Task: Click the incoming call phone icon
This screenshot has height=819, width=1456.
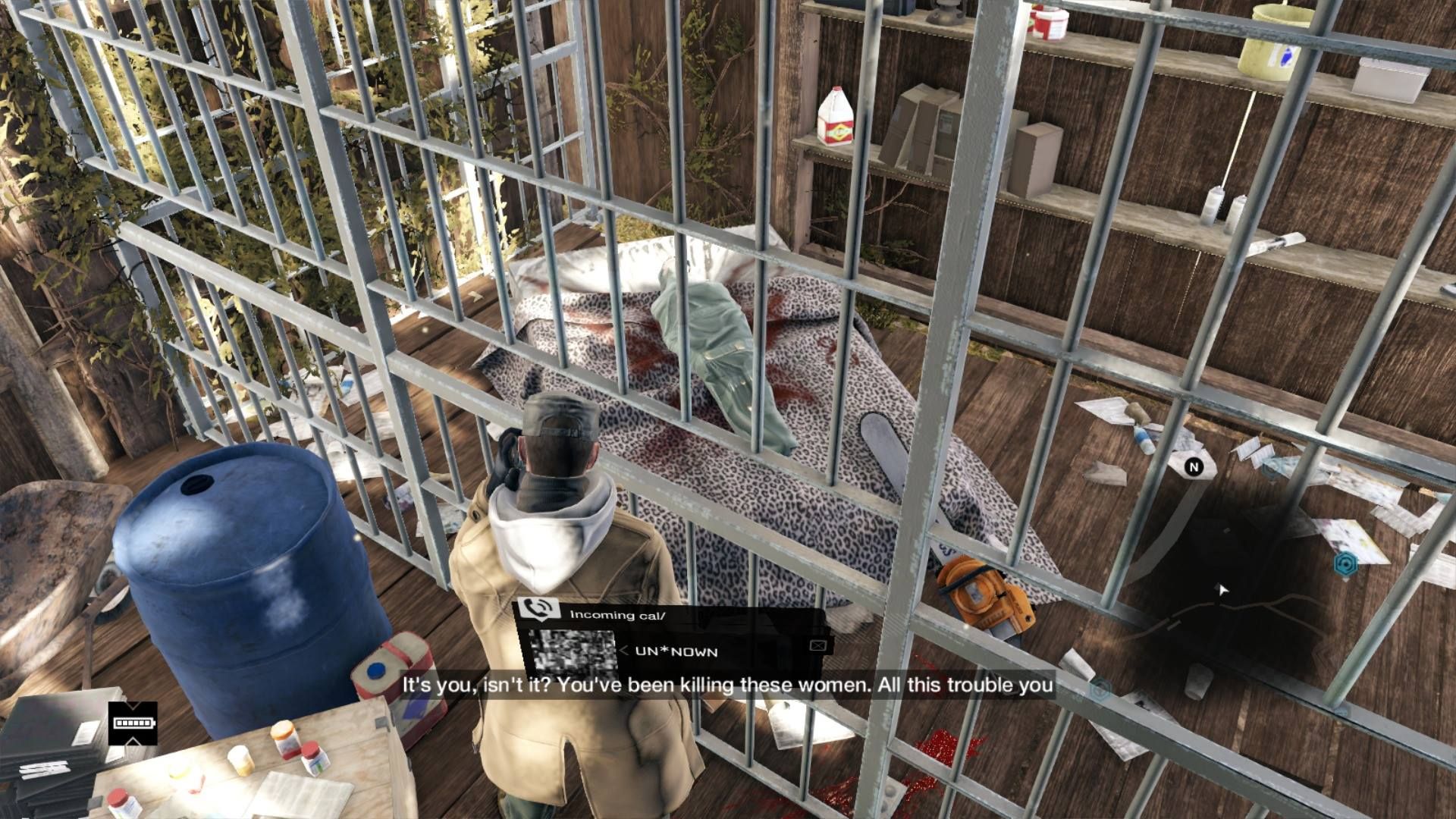Action: tap(537, 610)
